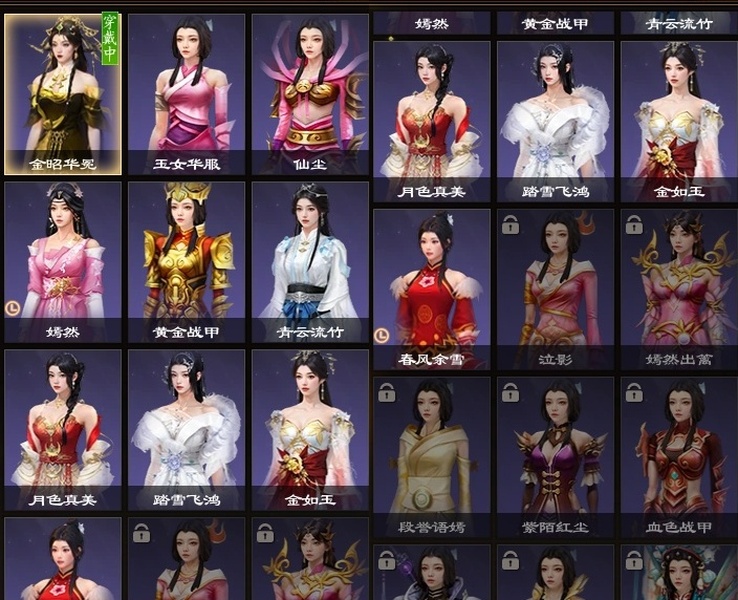738x600 pixels.
Task: Choose the 玉女华服 pink outfit
Action: [x=186, y=92]
